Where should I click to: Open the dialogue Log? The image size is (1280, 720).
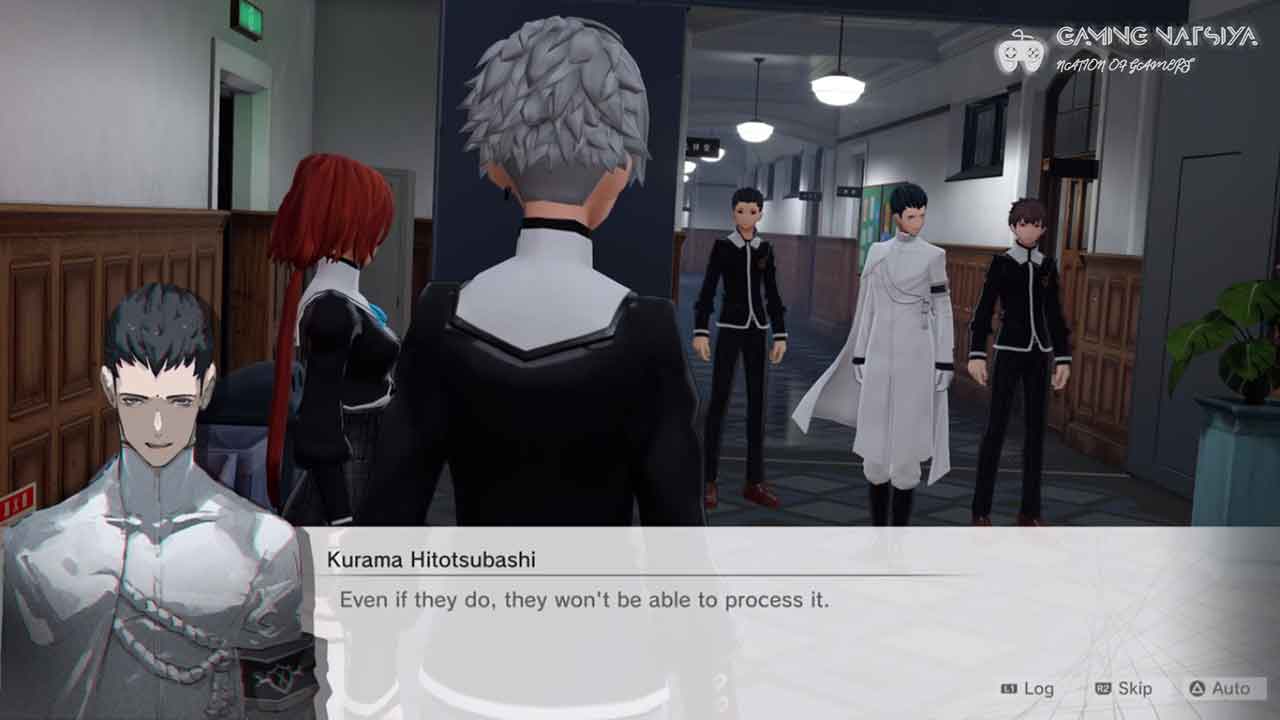(1028, 689)
